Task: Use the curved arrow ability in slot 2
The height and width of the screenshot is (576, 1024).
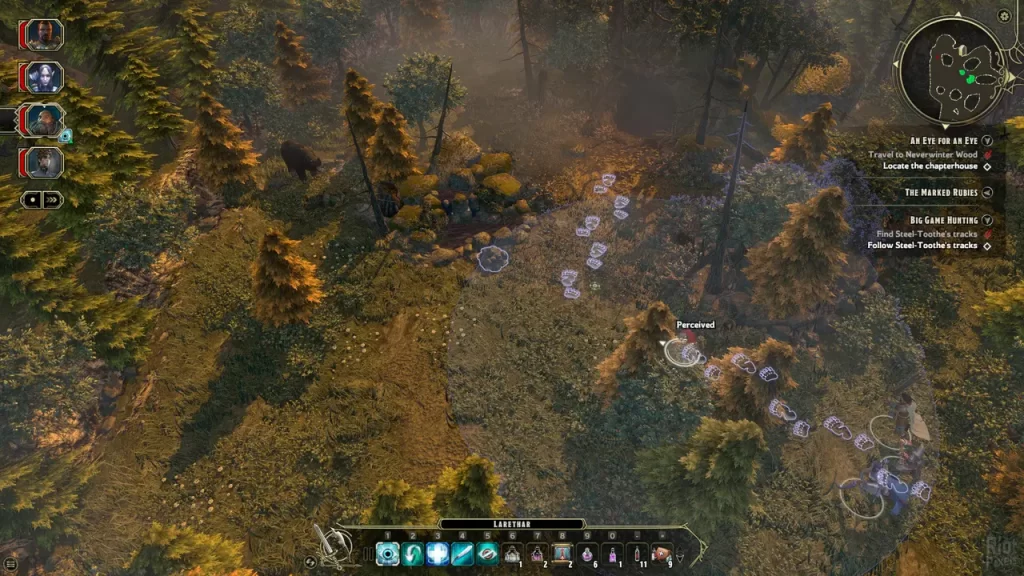Action: pyautogui.click(x=412, y=554)
